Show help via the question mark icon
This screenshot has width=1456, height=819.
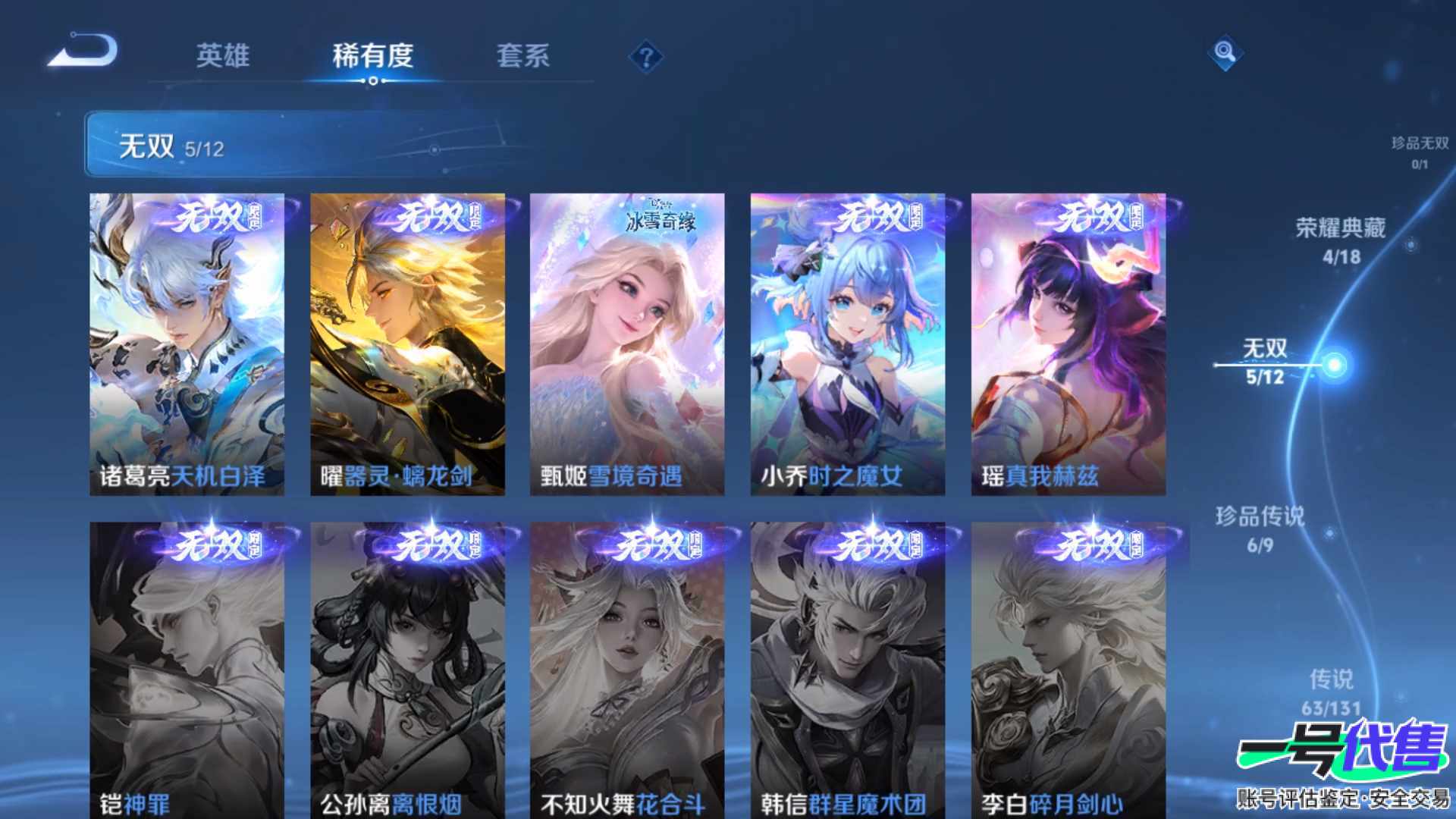tap(646, 57)
